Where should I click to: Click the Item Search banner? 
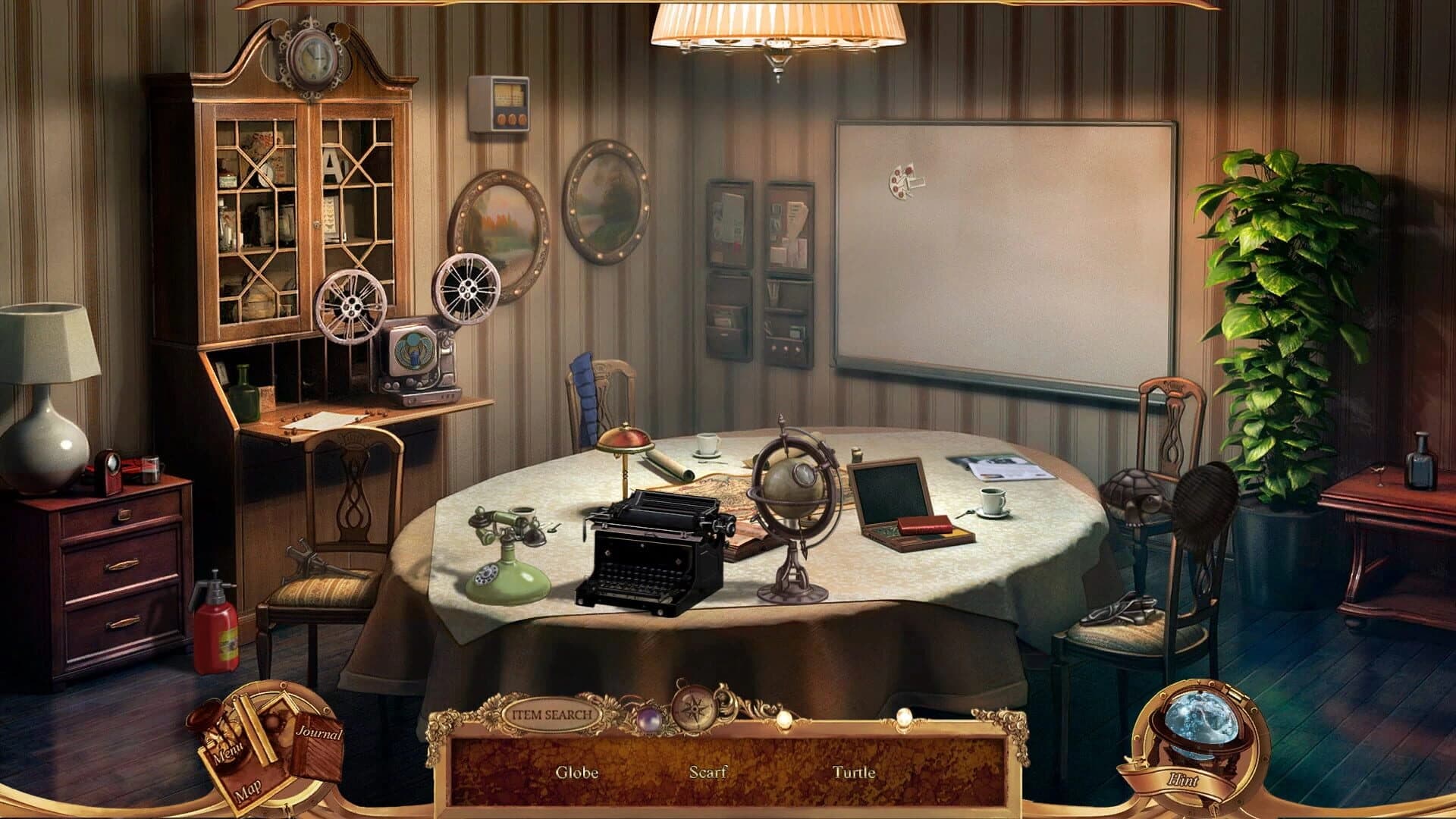551,714
